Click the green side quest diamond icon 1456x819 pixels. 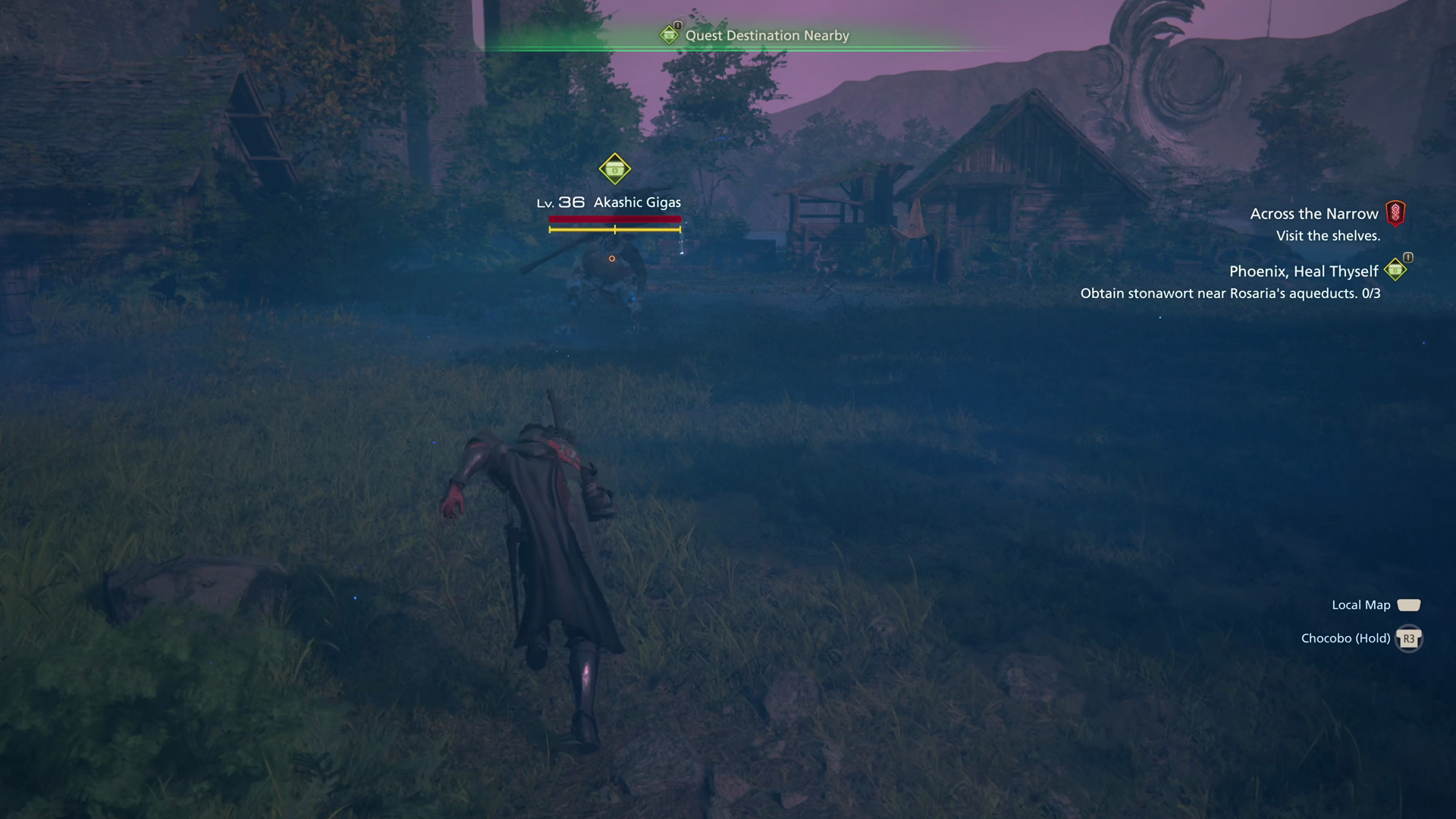(x=1395, y=270)
